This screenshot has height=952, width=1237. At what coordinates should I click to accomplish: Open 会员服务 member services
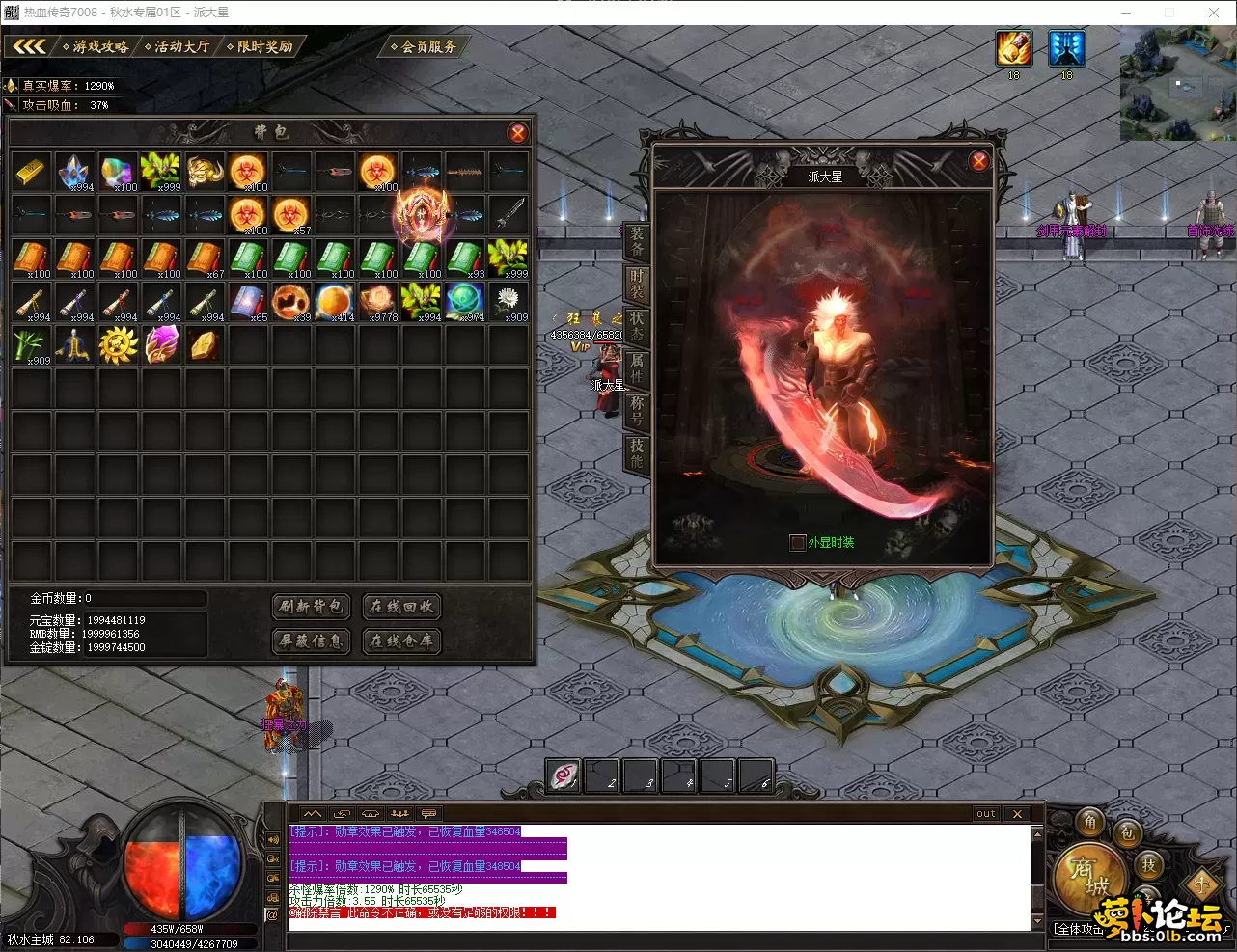pos(426,46)
